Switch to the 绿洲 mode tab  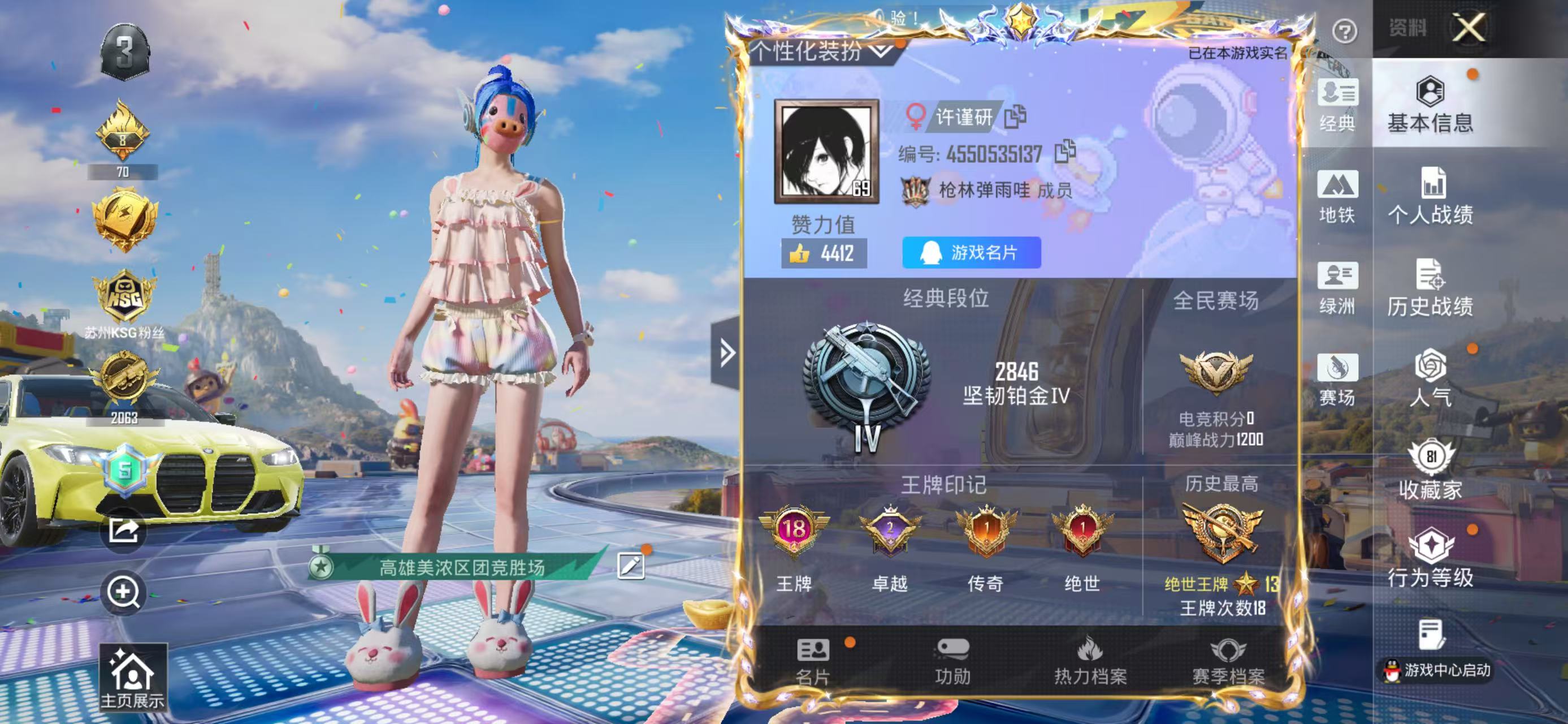coord(1337,288)
